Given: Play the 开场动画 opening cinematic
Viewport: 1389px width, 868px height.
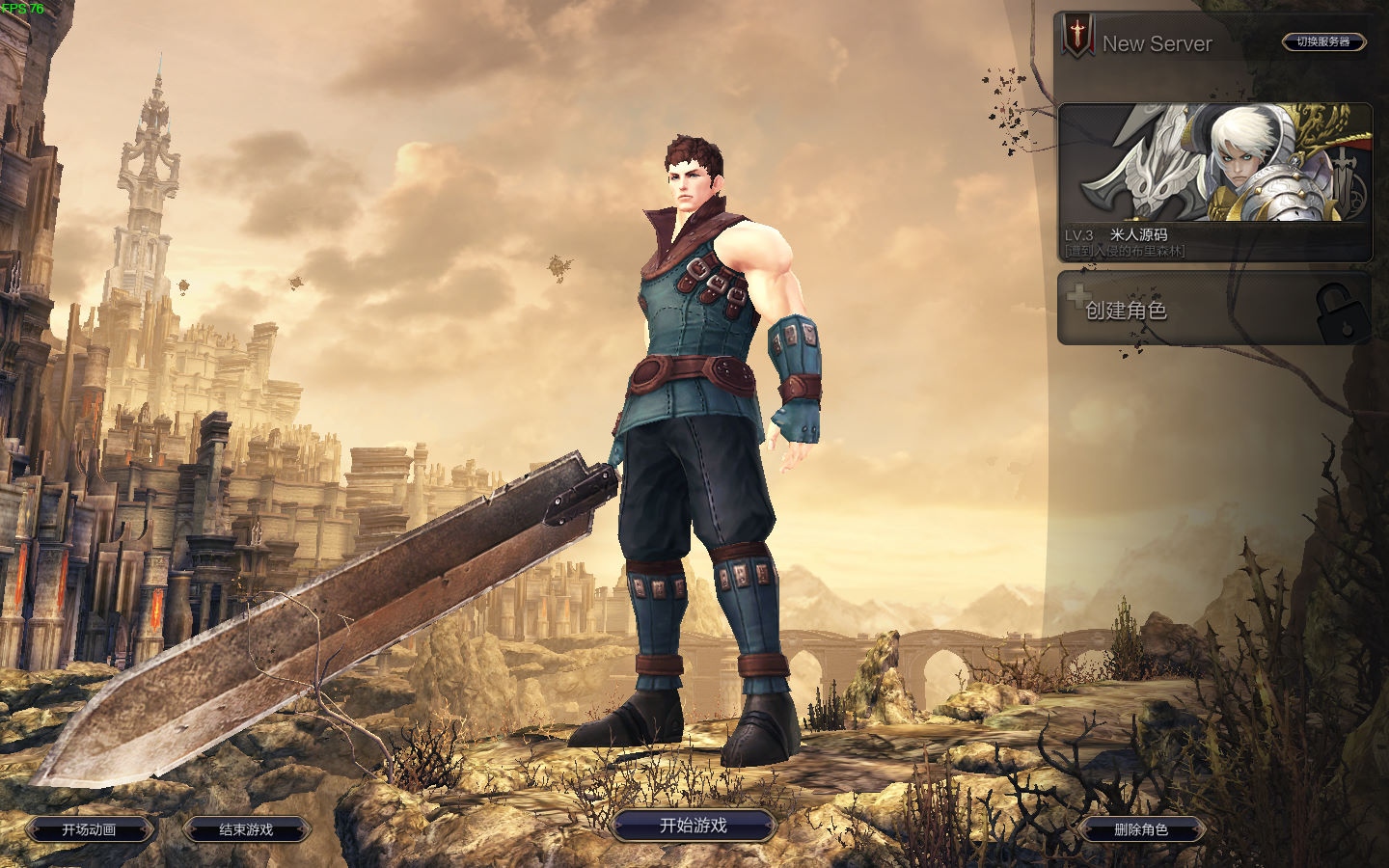Looking at the screenshot, I should point(89,829).
